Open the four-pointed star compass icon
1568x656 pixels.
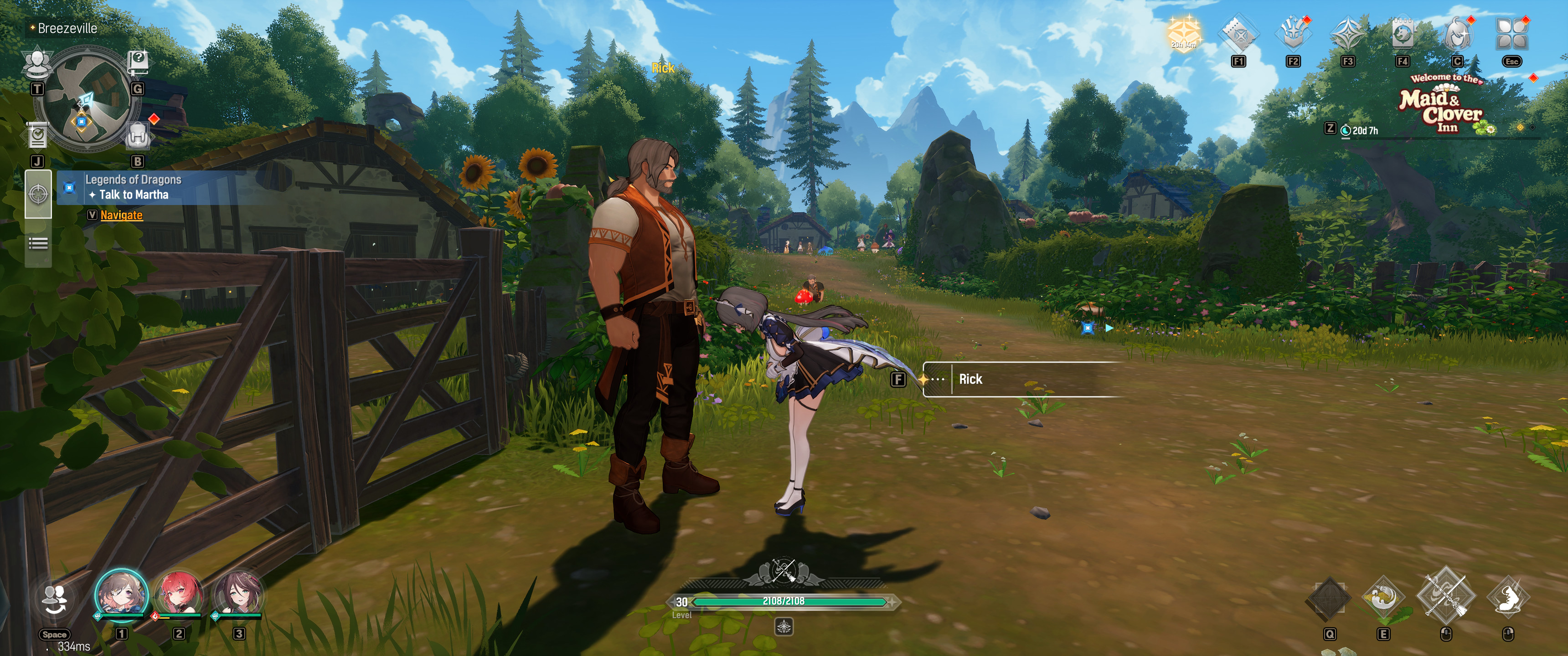(1348, 34)
